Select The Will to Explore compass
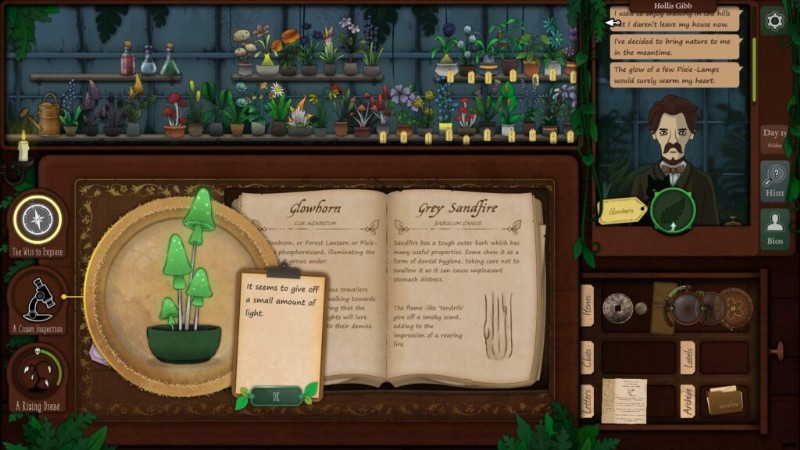This screenshot has width=800, height=450. point(38,218)
